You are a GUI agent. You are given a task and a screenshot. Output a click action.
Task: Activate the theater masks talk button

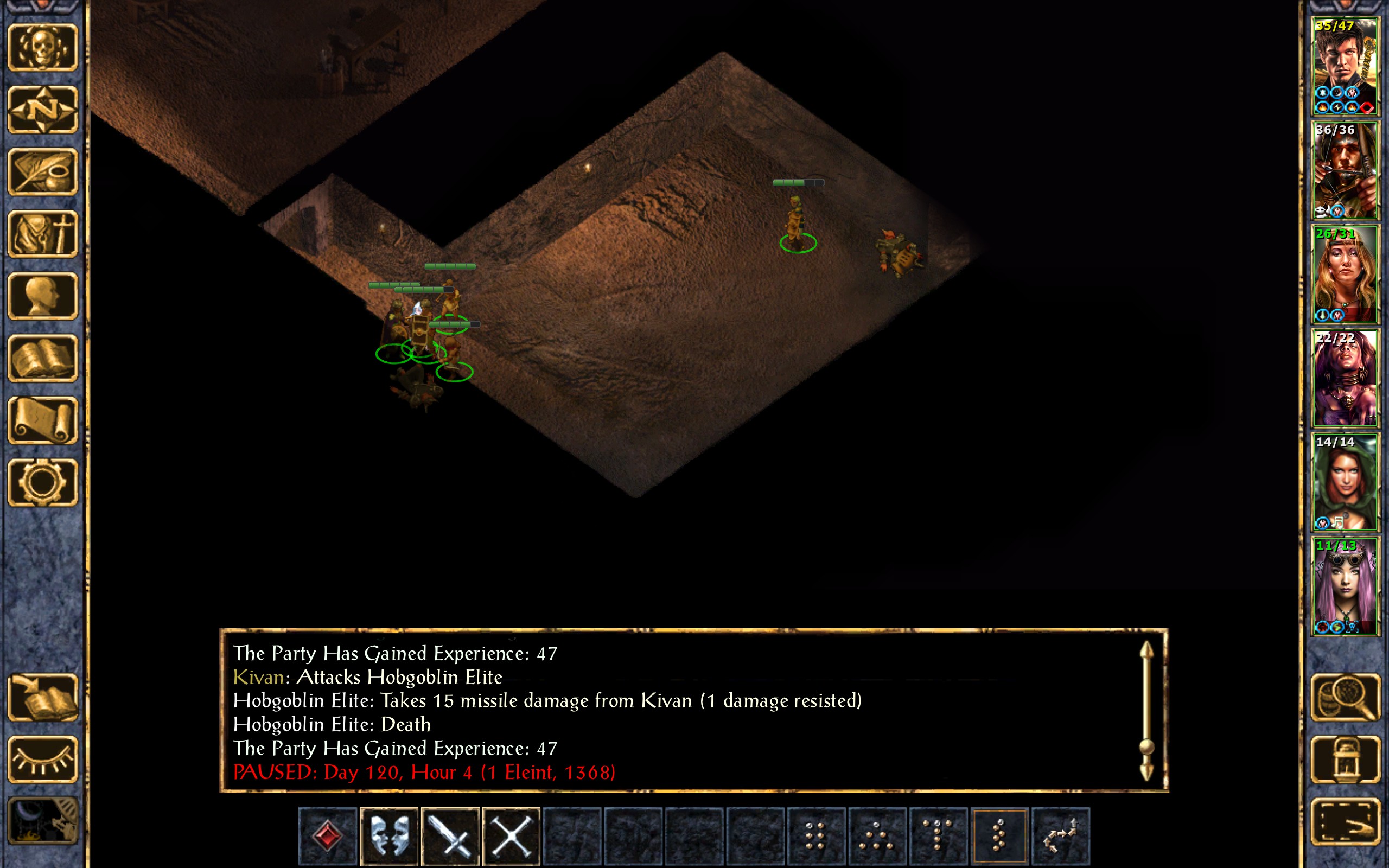(389, 836)
